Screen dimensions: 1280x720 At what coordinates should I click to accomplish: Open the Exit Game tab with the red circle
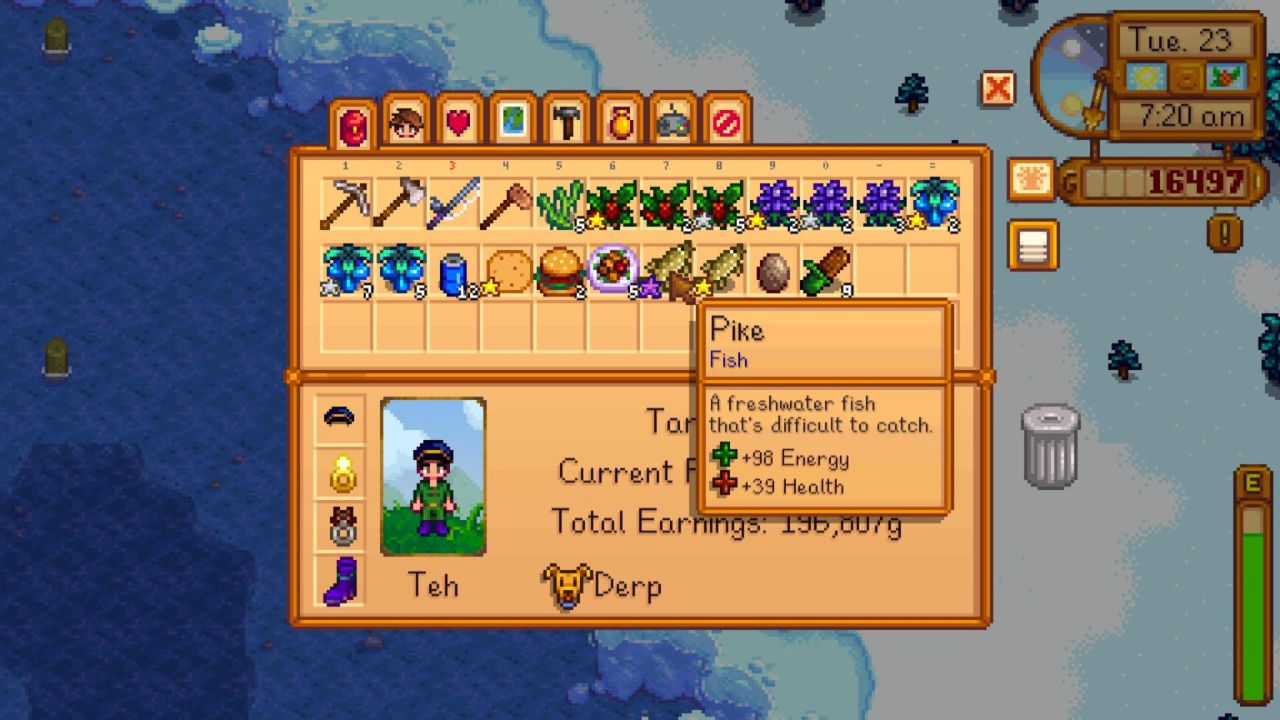coord(727,123)
